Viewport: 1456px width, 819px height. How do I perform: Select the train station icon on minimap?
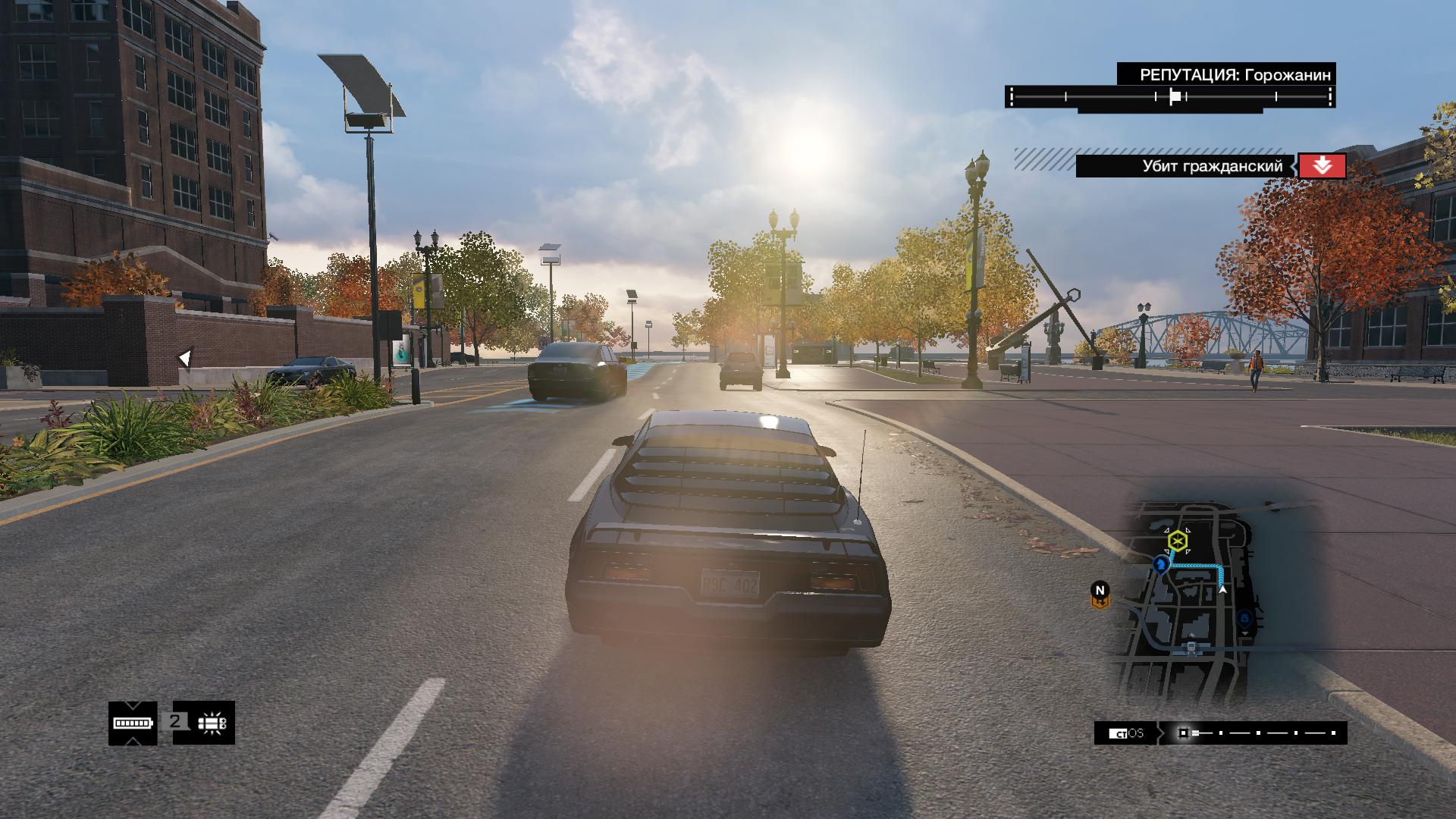(1192, 647)
